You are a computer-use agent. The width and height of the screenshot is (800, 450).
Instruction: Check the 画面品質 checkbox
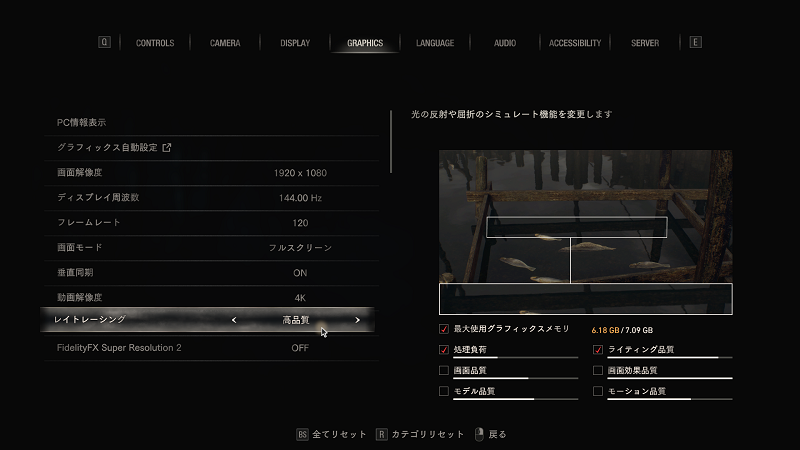point(444,370)
